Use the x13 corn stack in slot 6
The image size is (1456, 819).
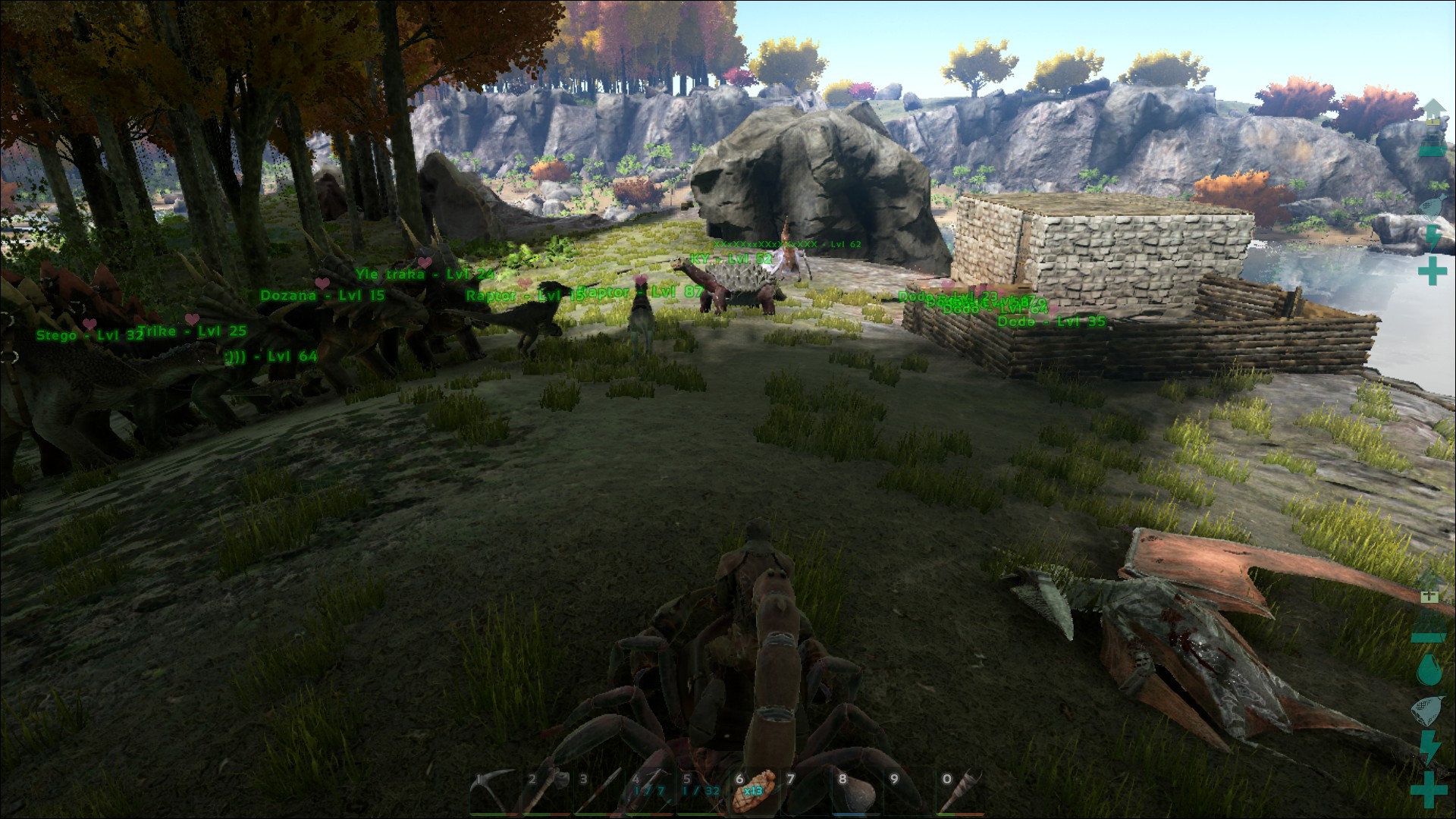(x=753, y=791)
